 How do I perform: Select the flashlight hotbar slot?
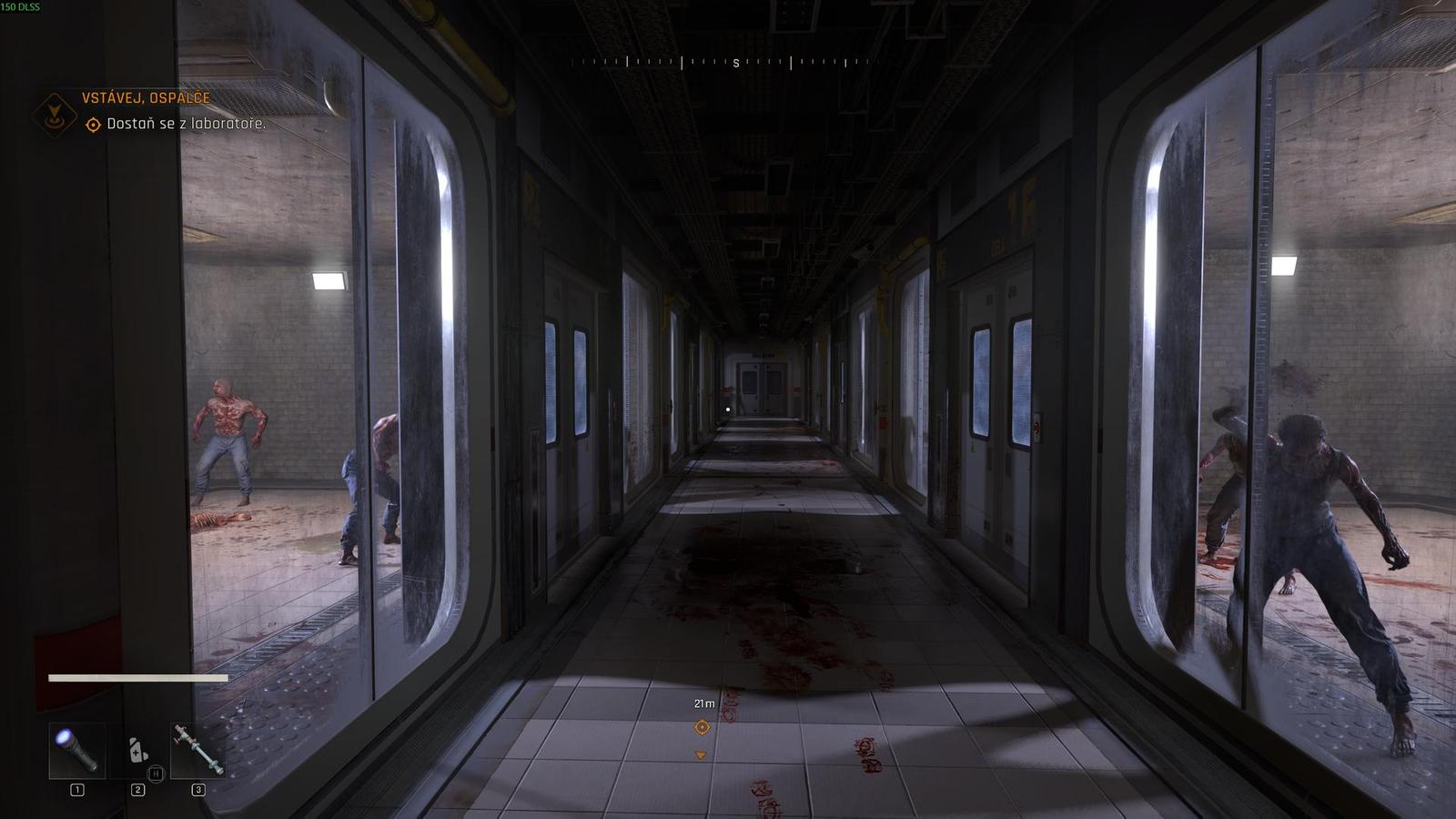pyautogui.click(x=76, y=751)
